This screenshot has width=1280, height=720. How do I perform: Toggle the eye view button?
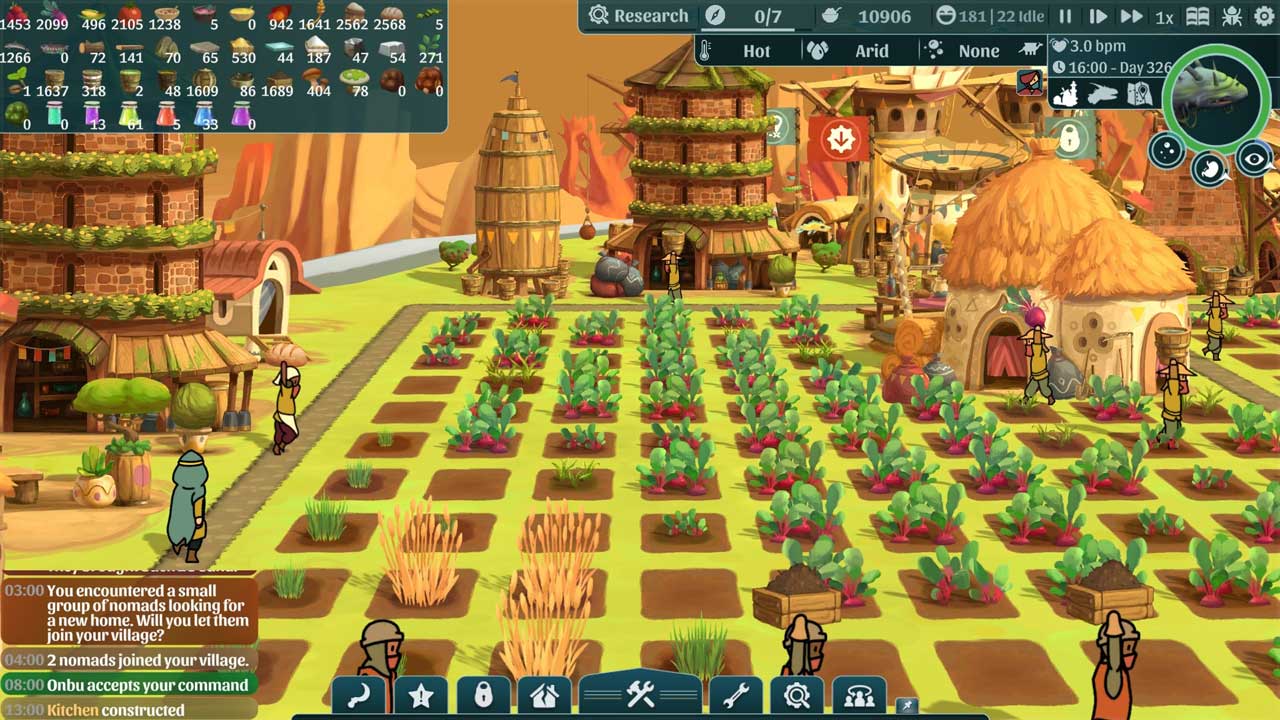pos(1254,158)
